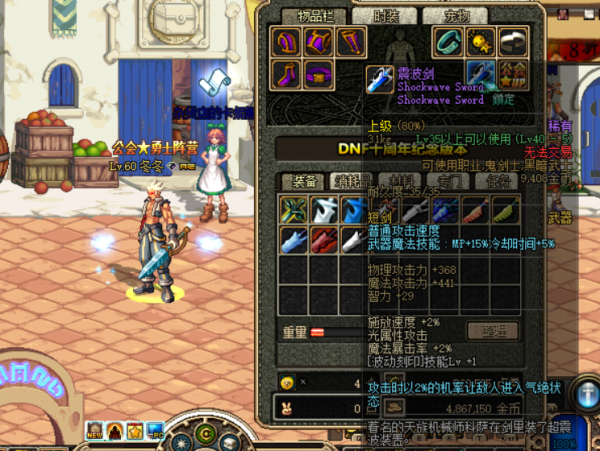Pick the red item in the inventory
Viewport: 600px width, 451px height.
[322, 240]
